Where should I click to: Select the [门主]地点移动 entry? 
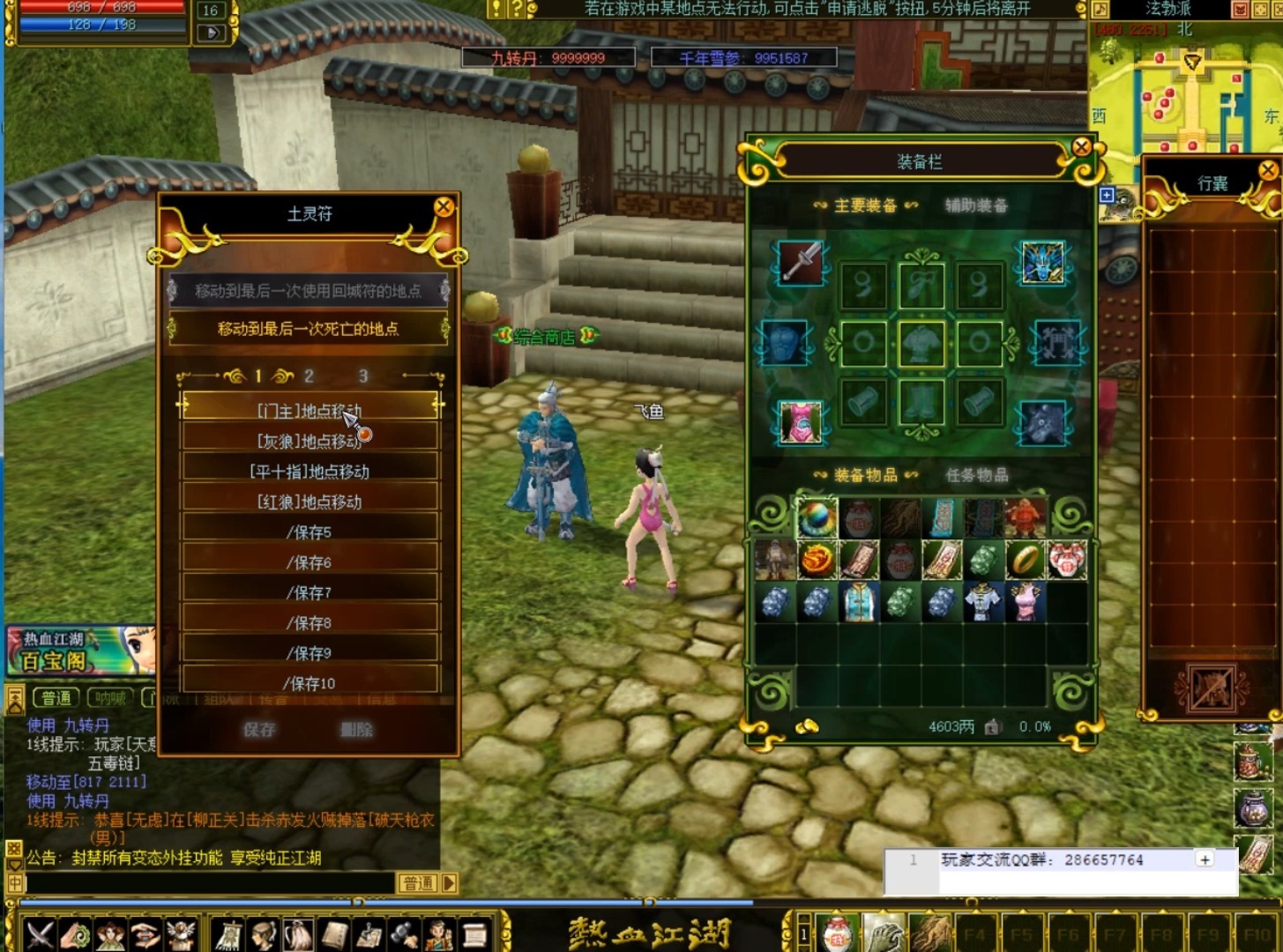coord(310,410)
